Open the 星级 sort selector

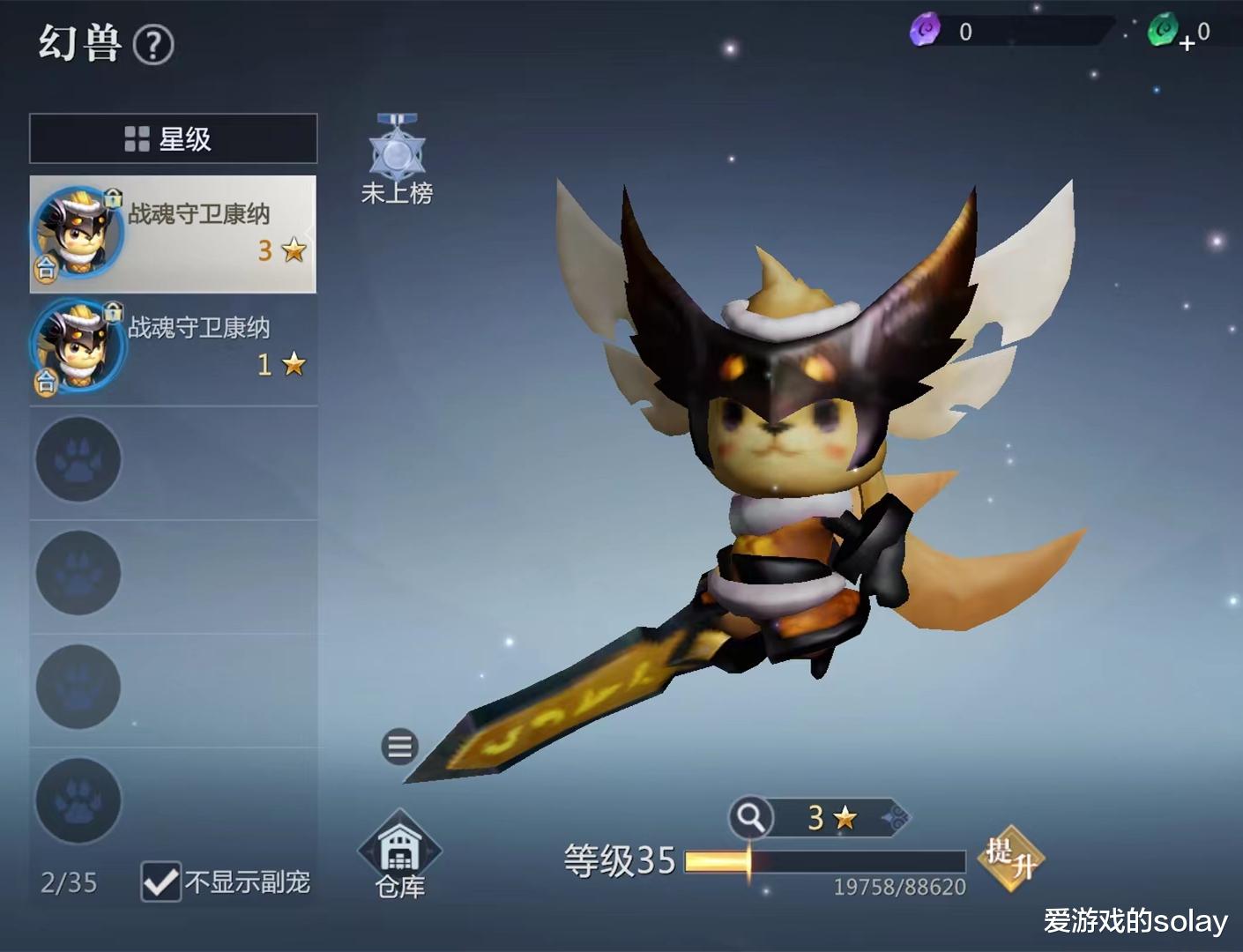[173, 138]
